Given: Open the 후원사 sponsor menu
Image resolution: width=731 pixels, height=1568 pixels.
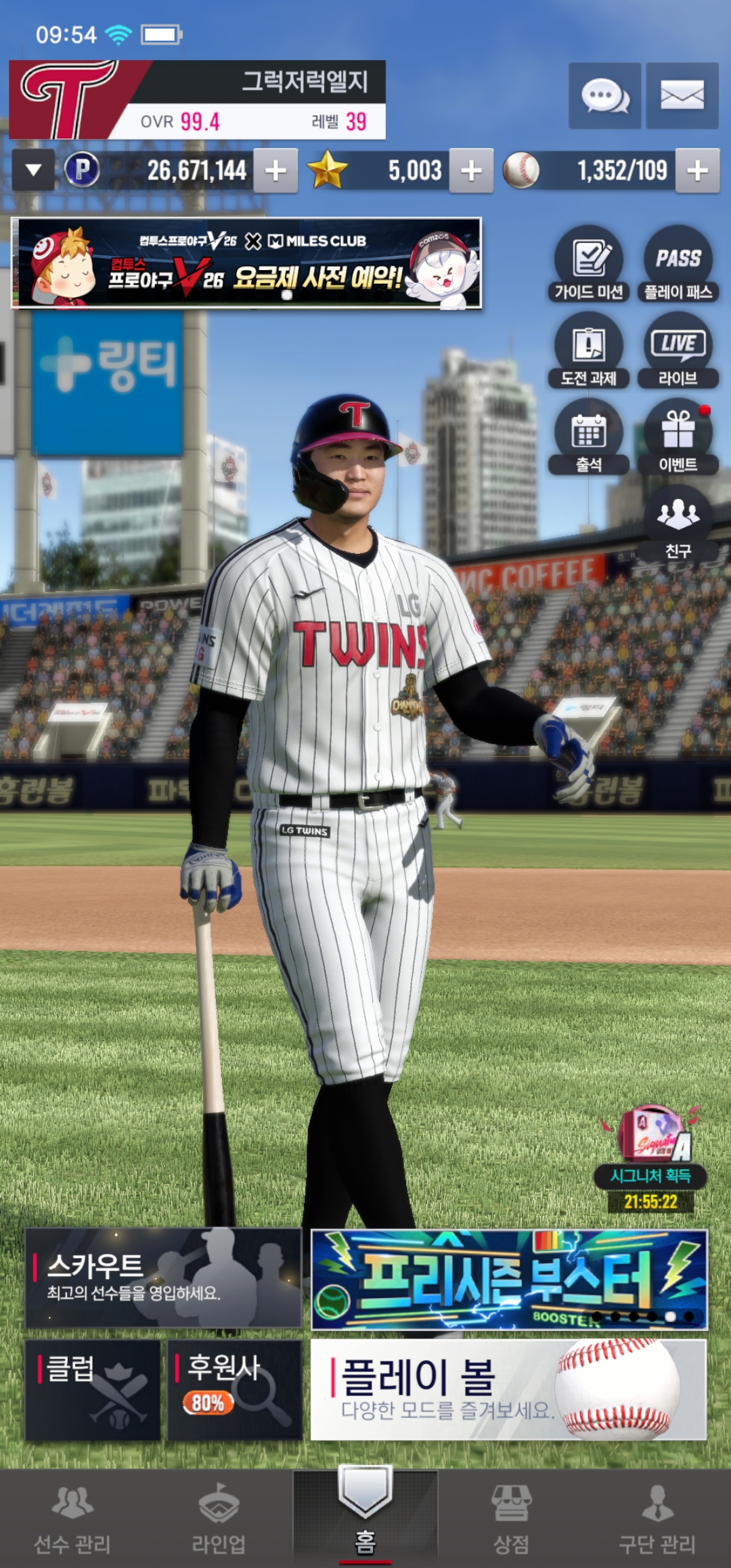Looking at the screenshot, I should [234, 1389].
